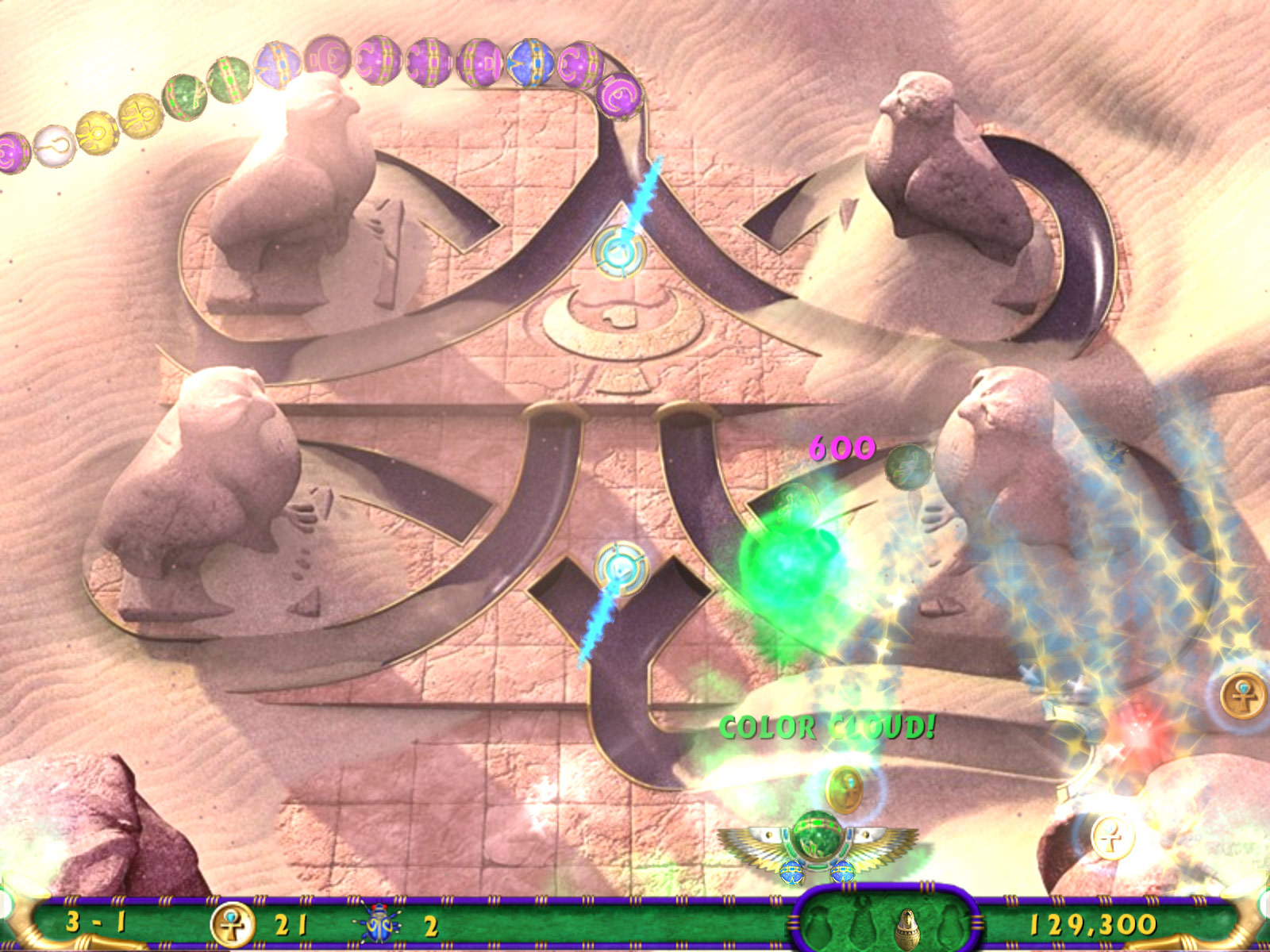Click the COLOR CLOUD! text banner
Viewport: 1270px width, 952px height.
(827, 724)
